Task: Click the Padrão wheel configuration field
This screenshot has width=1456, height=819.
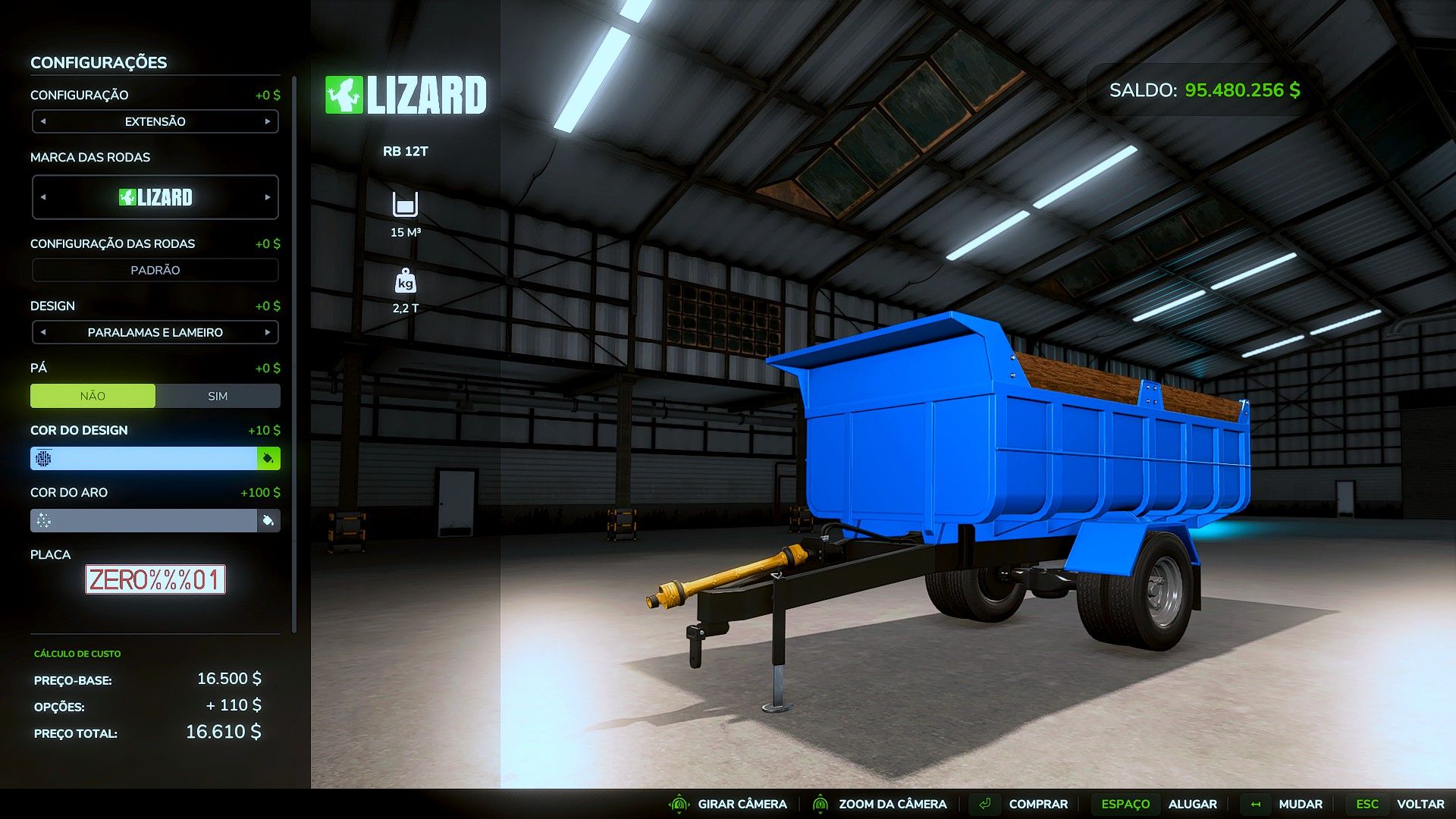Action: click(x=155, y=270)
